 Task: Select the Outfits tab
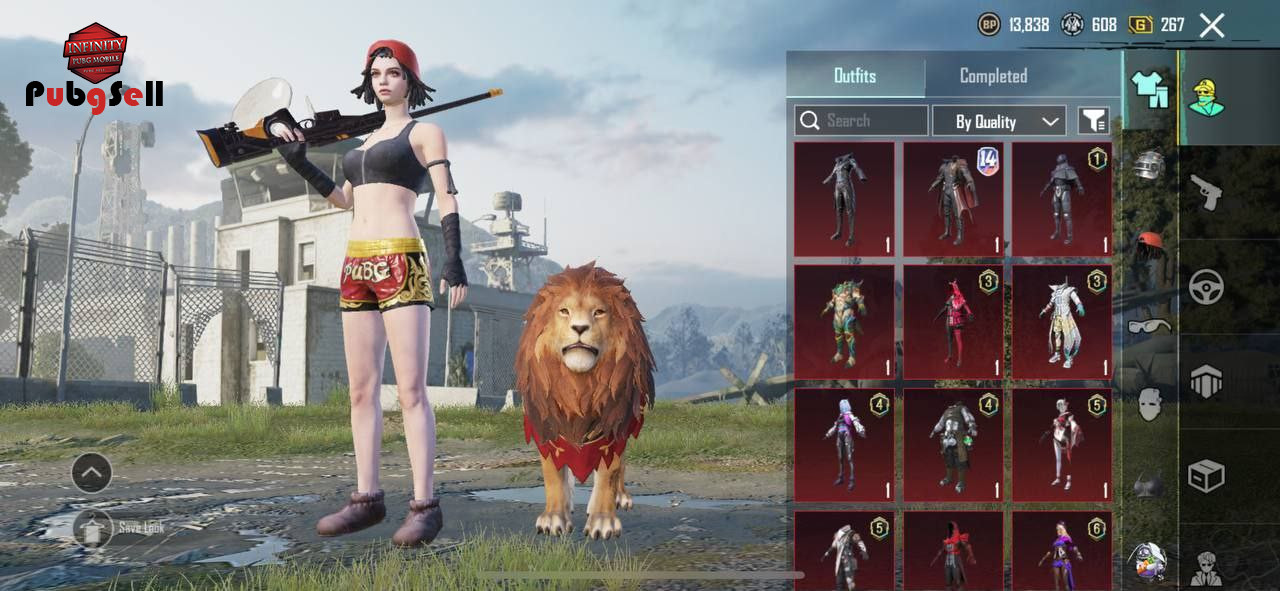[x=855, y=76]
